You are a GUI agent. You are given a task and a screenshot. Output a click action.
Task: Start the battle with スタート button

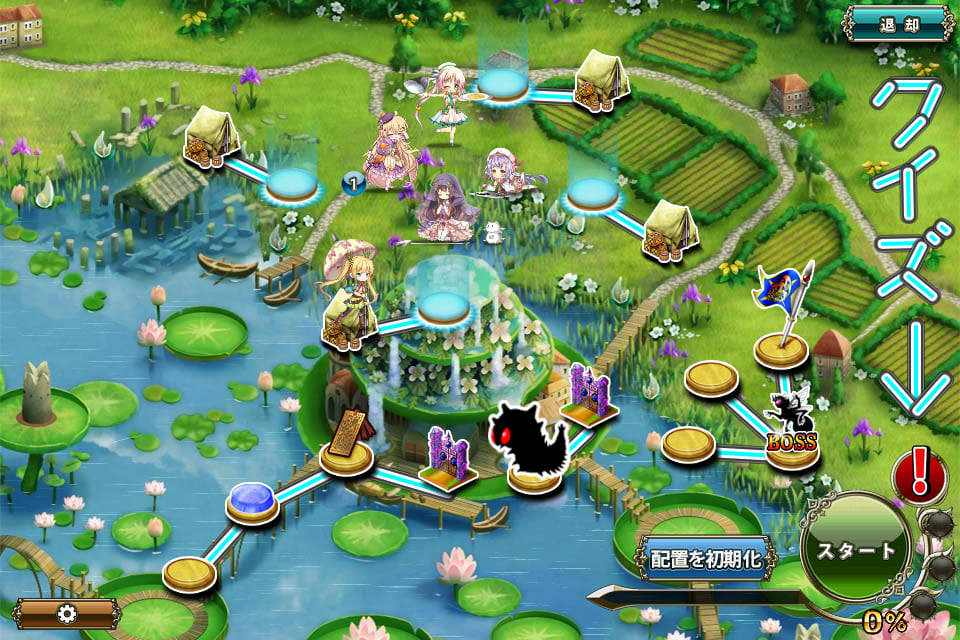click(856, 551)
